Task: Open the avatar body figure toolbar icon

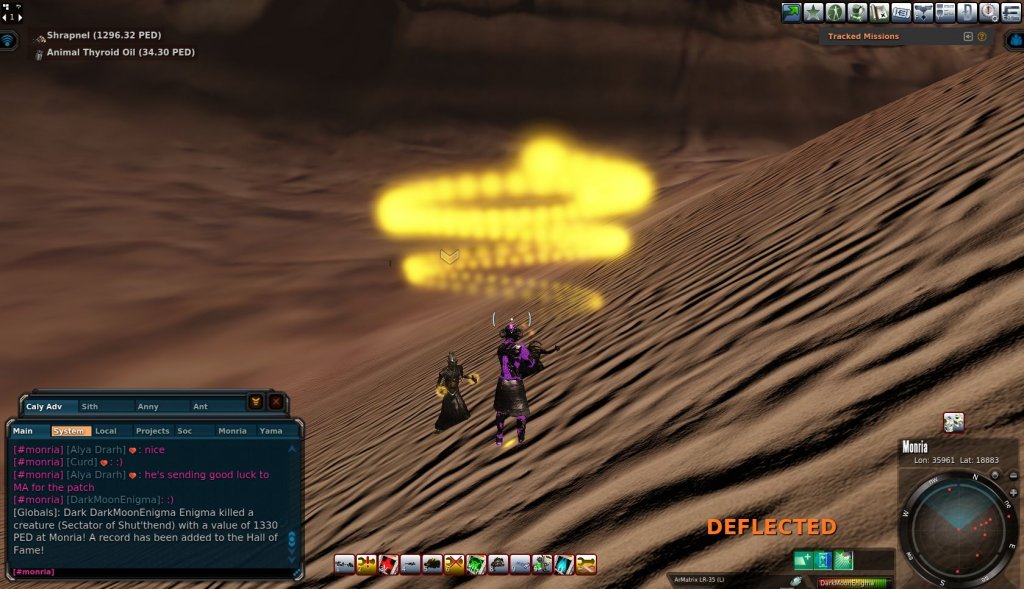Action: point(836,12)
